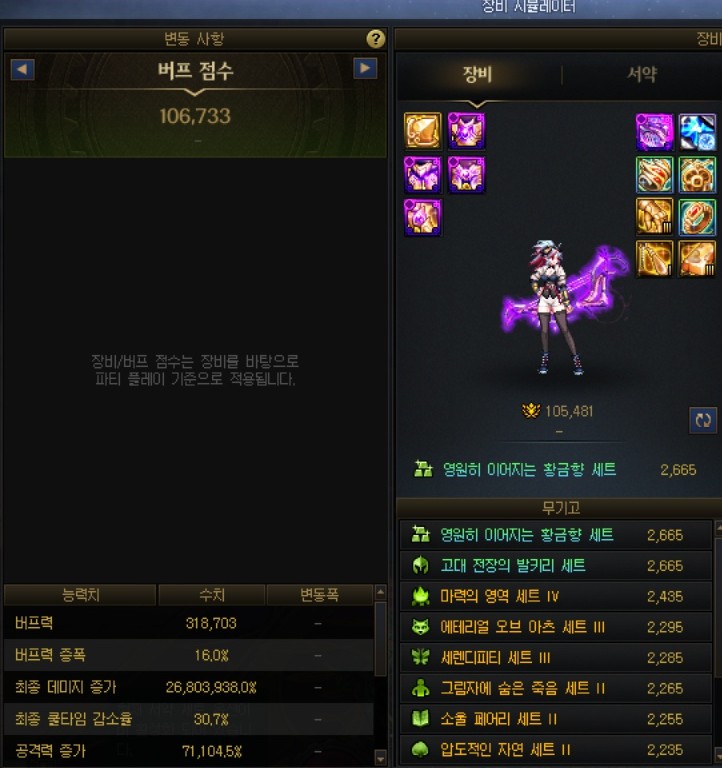This screenshot has height=768, width=722.
Task: Choose 소울 페어리 세트 II row
Action: (x=555, y=720)
